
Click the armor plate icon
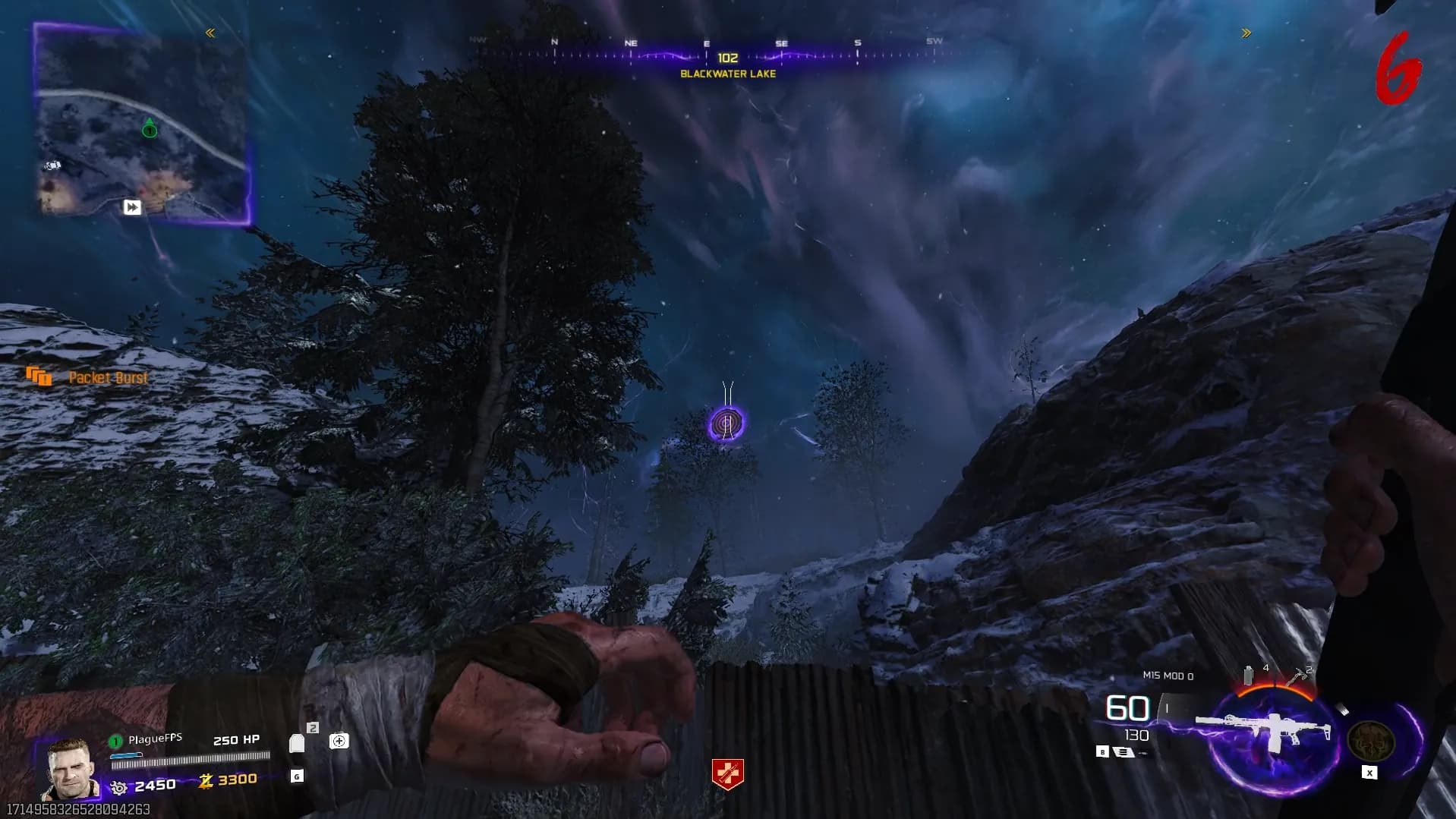(297, 742)
